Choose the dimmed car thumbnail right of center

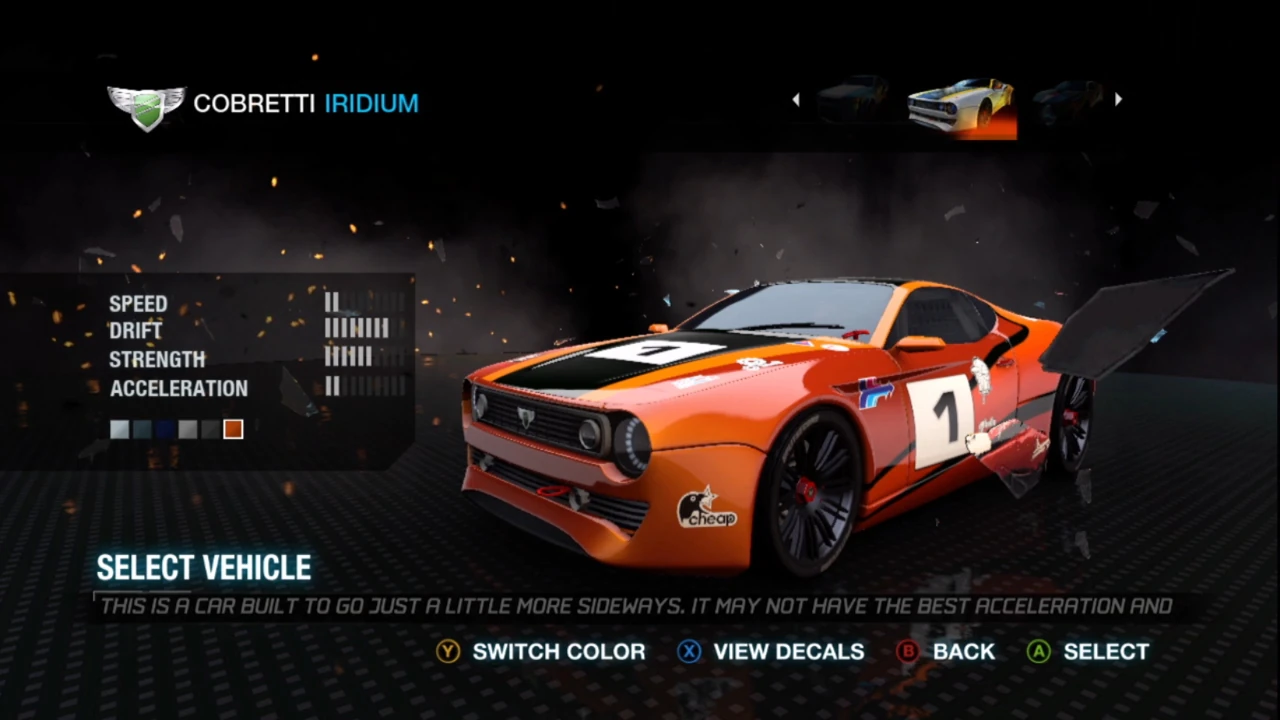(x=1068, y=98)
